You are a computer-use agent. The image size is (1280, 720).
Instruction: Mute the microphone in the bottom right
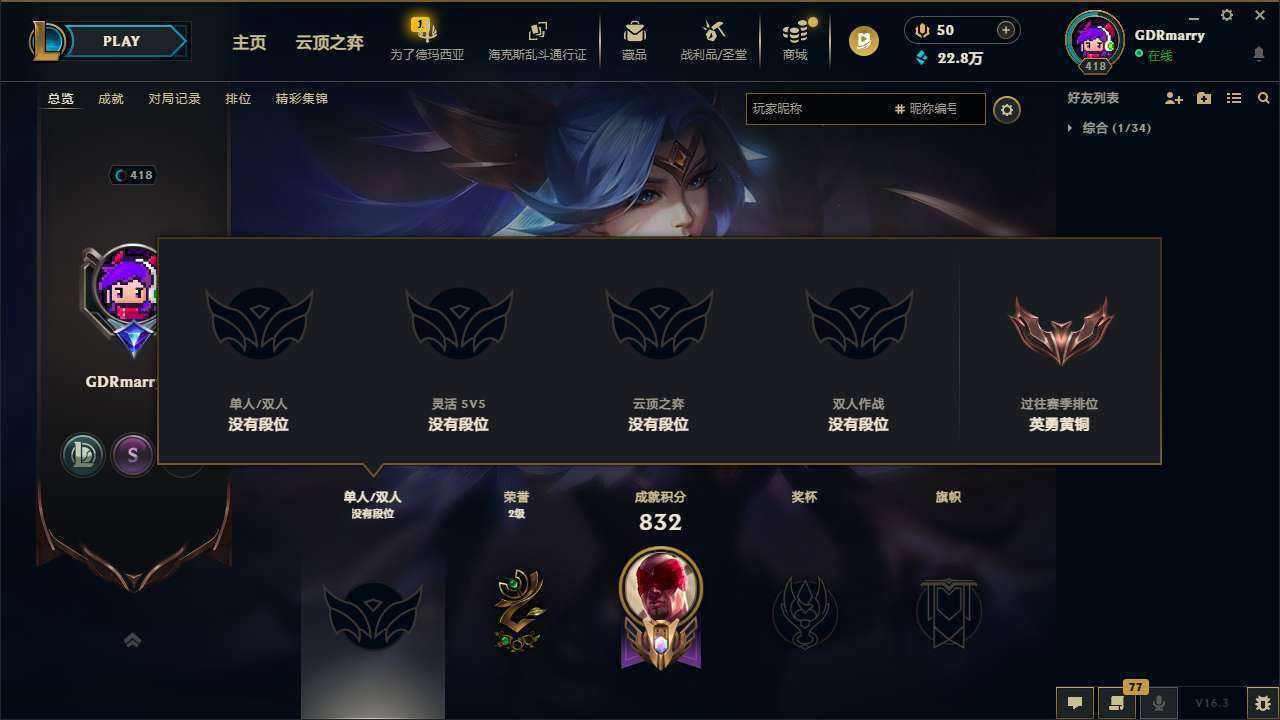click(1160, 704)
